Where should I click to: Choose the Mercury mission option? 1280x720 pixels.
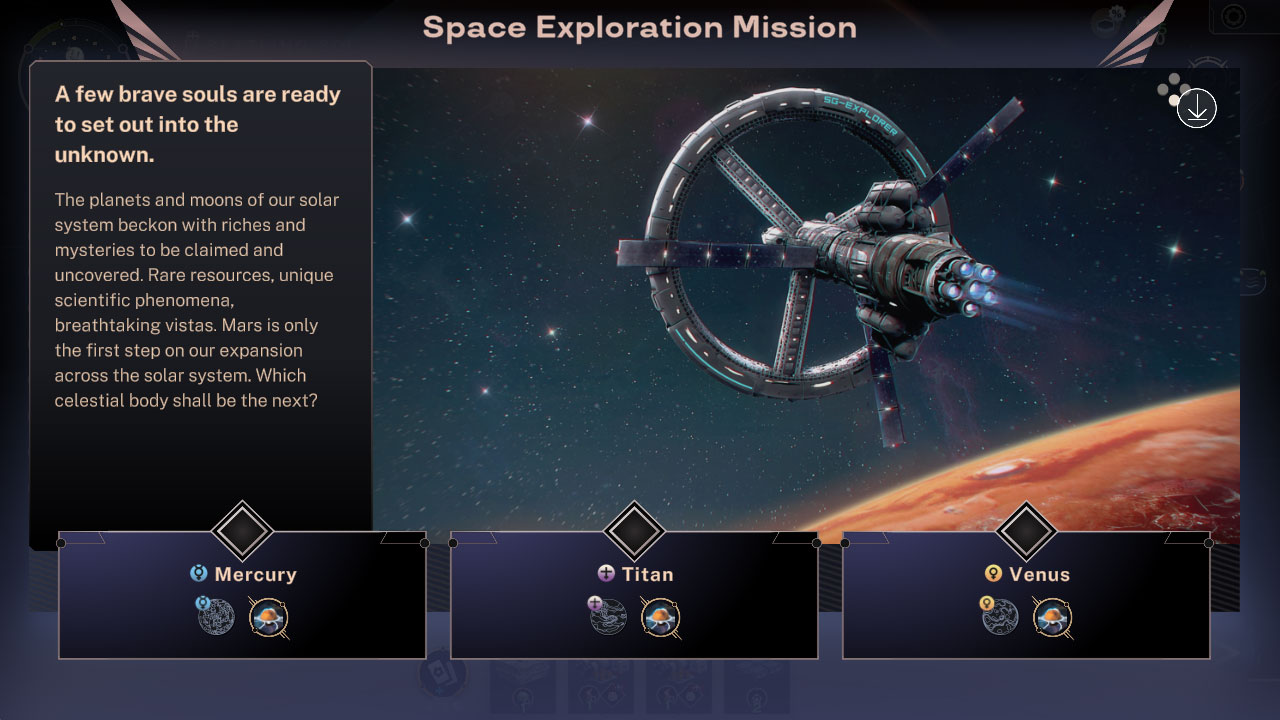(242, 595)
